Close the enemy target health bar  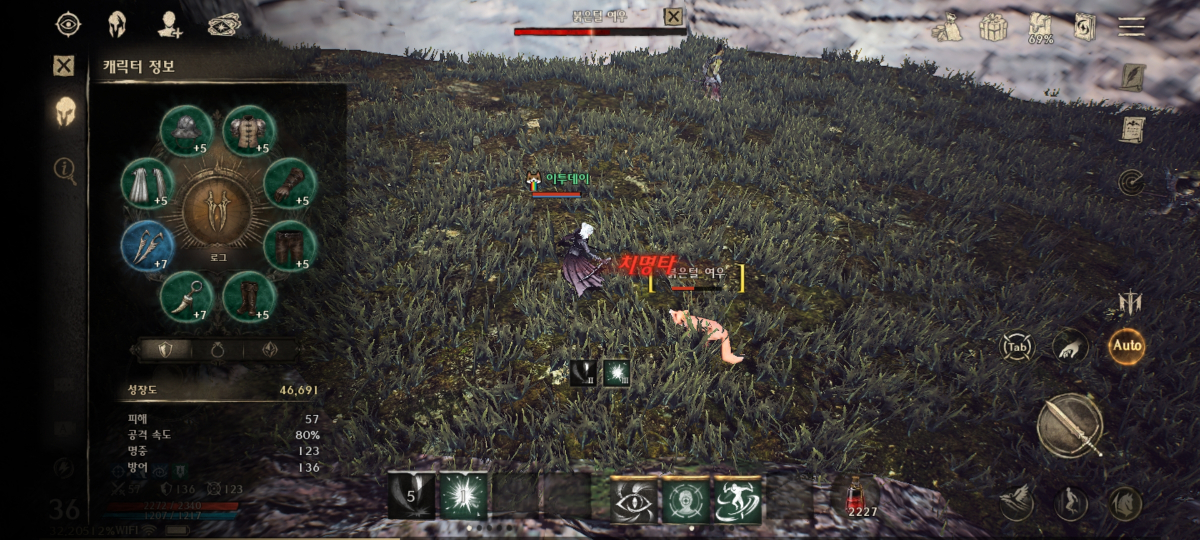674,16
